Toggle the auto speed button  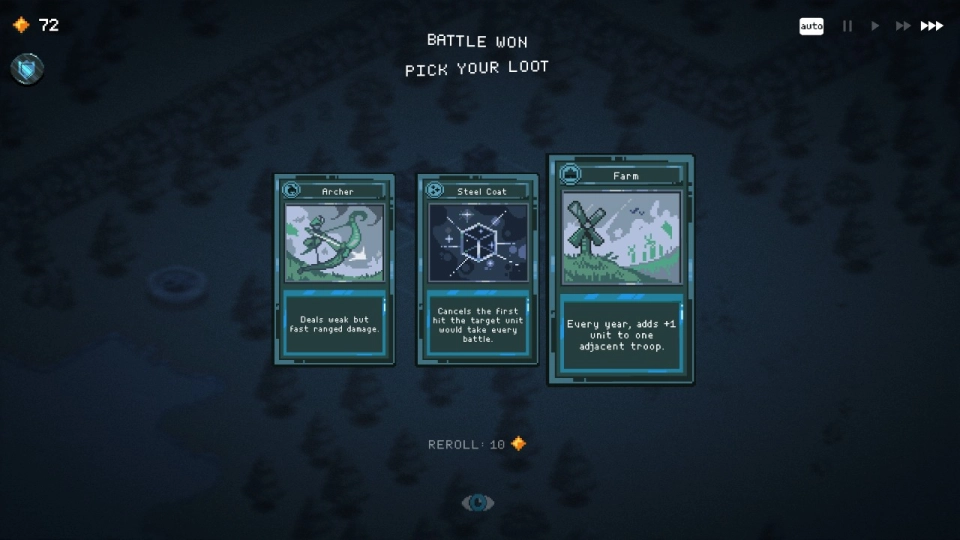[x=811, y=26]
